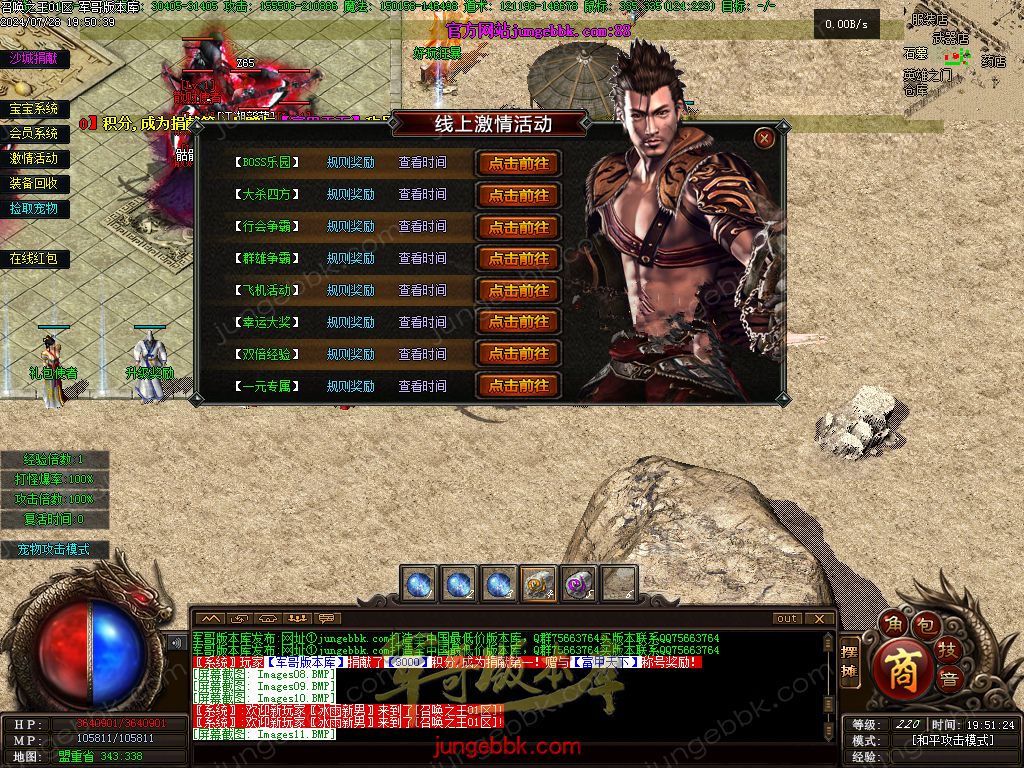Close the 线上激情活动 event window
The image size is (1024, 768).
(765, 139)
